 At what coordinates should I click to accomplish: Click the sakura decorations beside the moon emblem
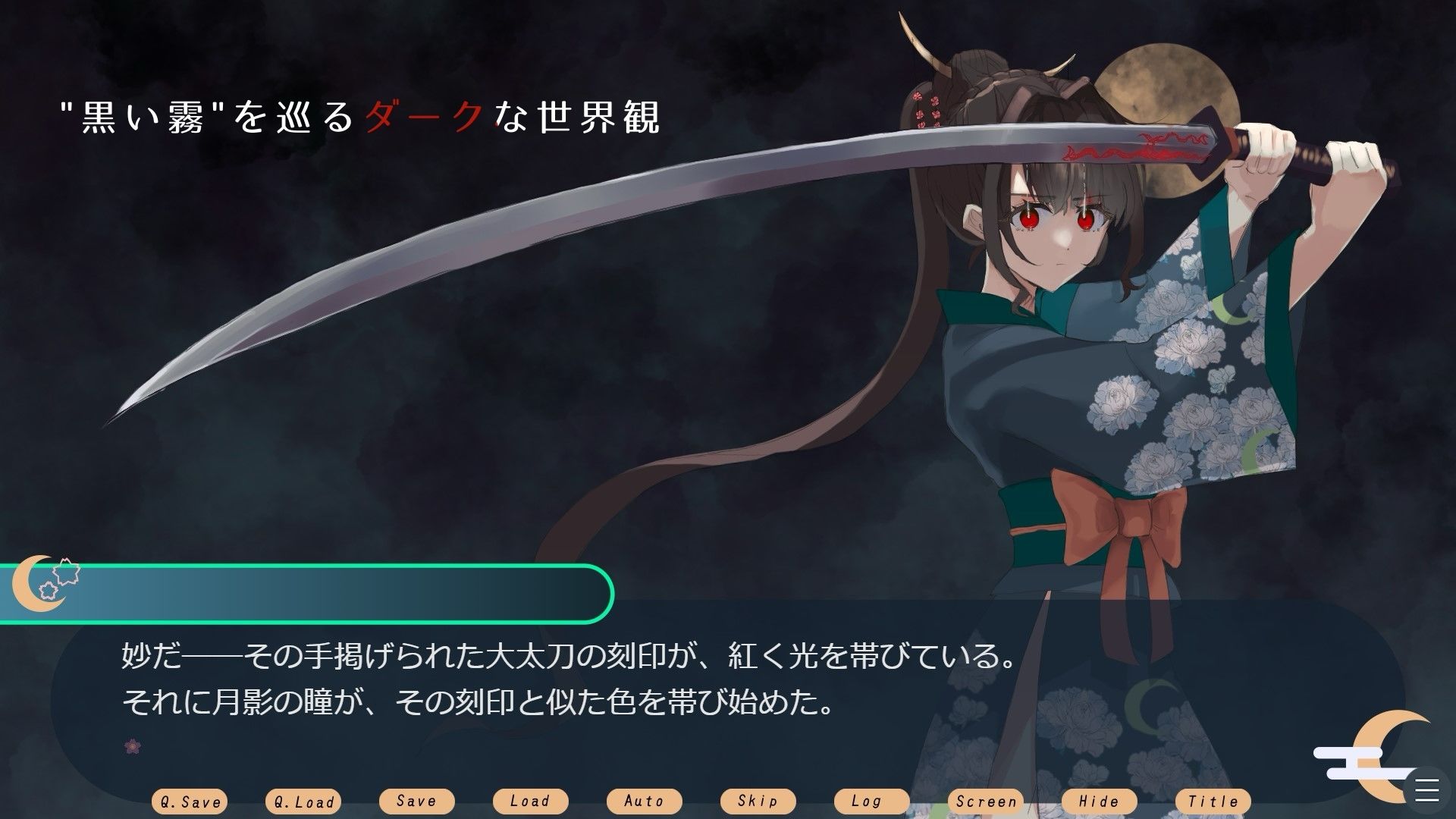tap(64, 578)
